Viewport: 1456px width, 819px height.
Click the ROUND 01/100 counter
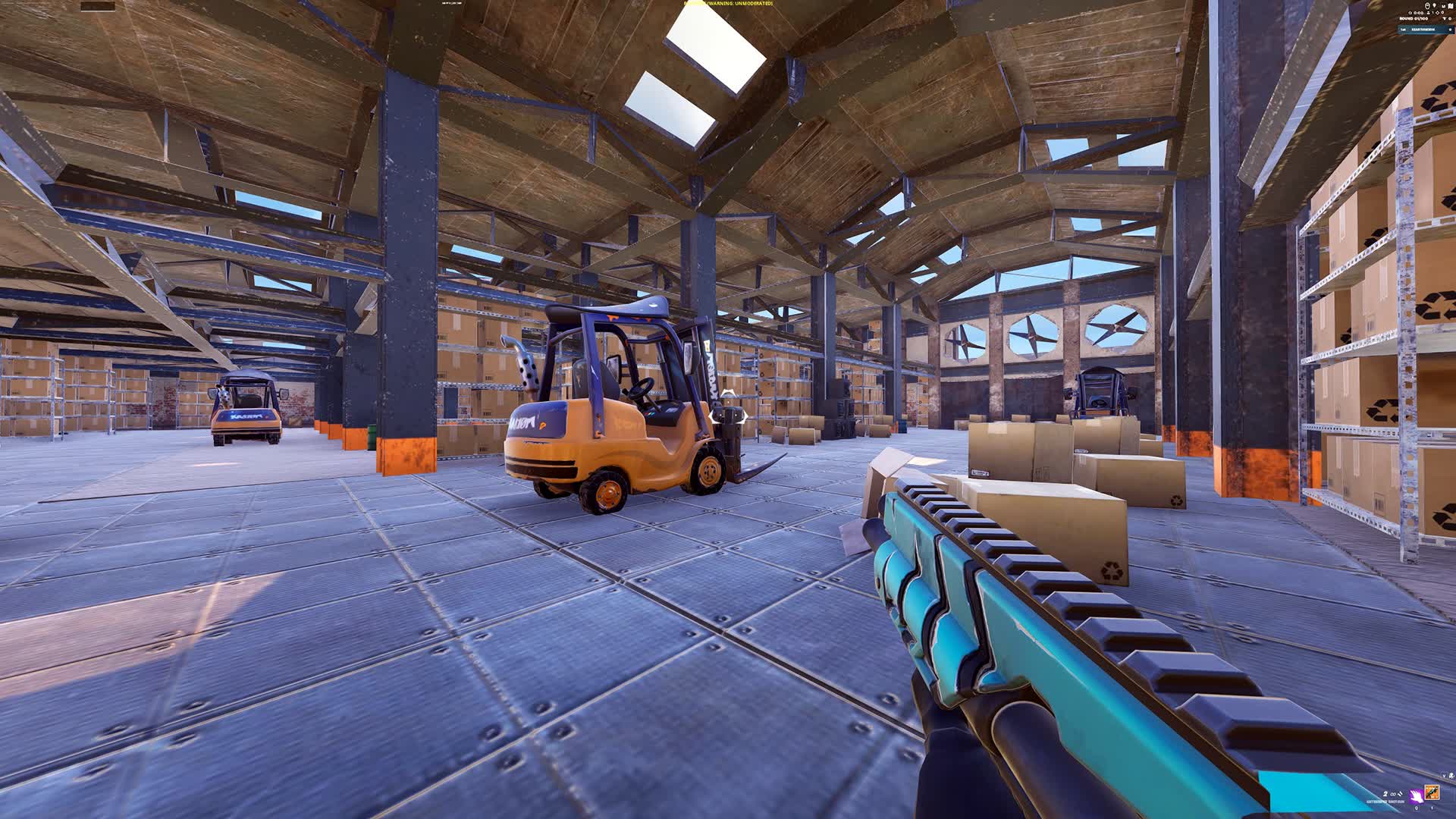coord(1414,19)
